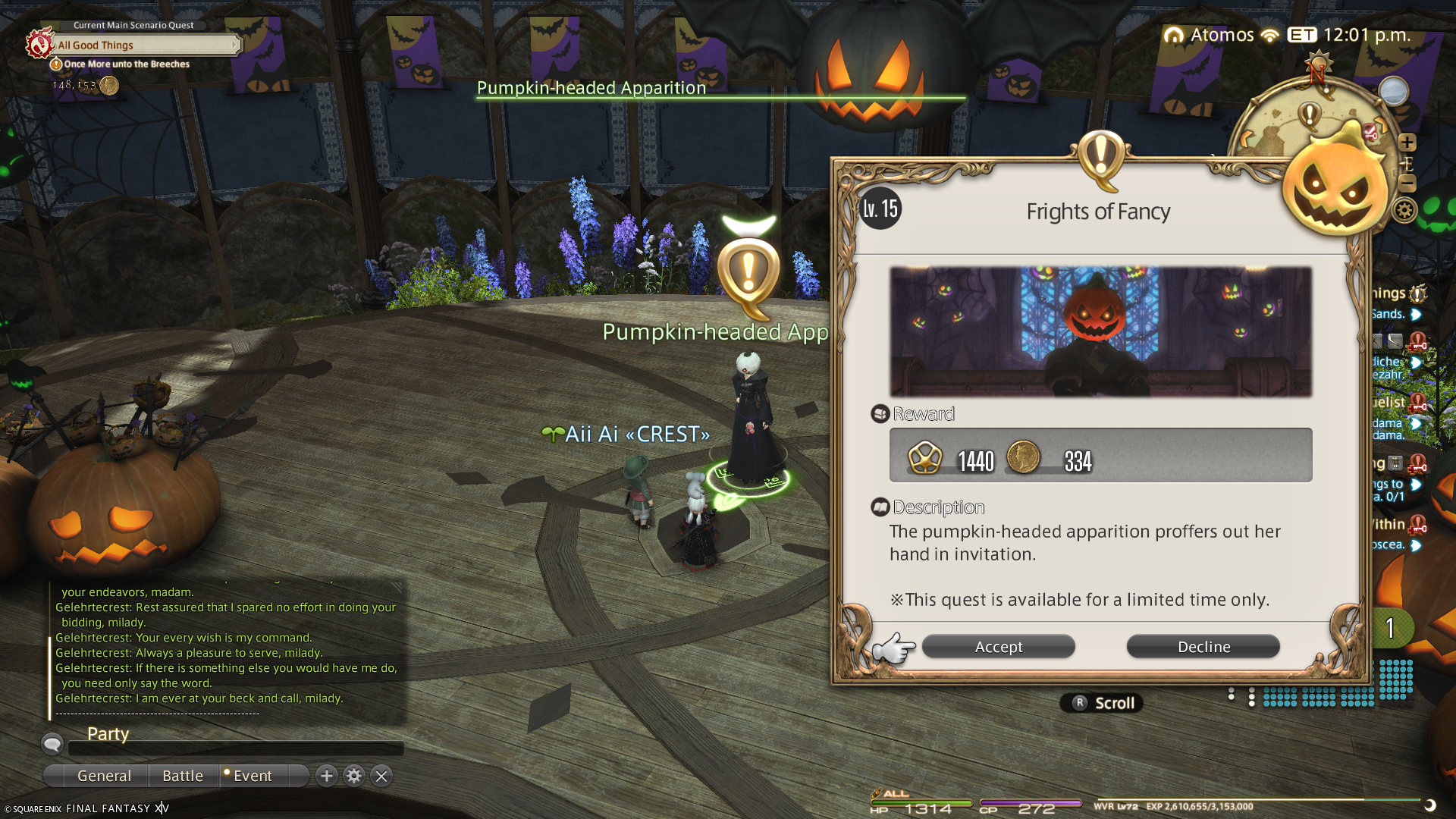Zoom in the minimap with plus button
1456x819 pixels.
[x=1407, y=143]
